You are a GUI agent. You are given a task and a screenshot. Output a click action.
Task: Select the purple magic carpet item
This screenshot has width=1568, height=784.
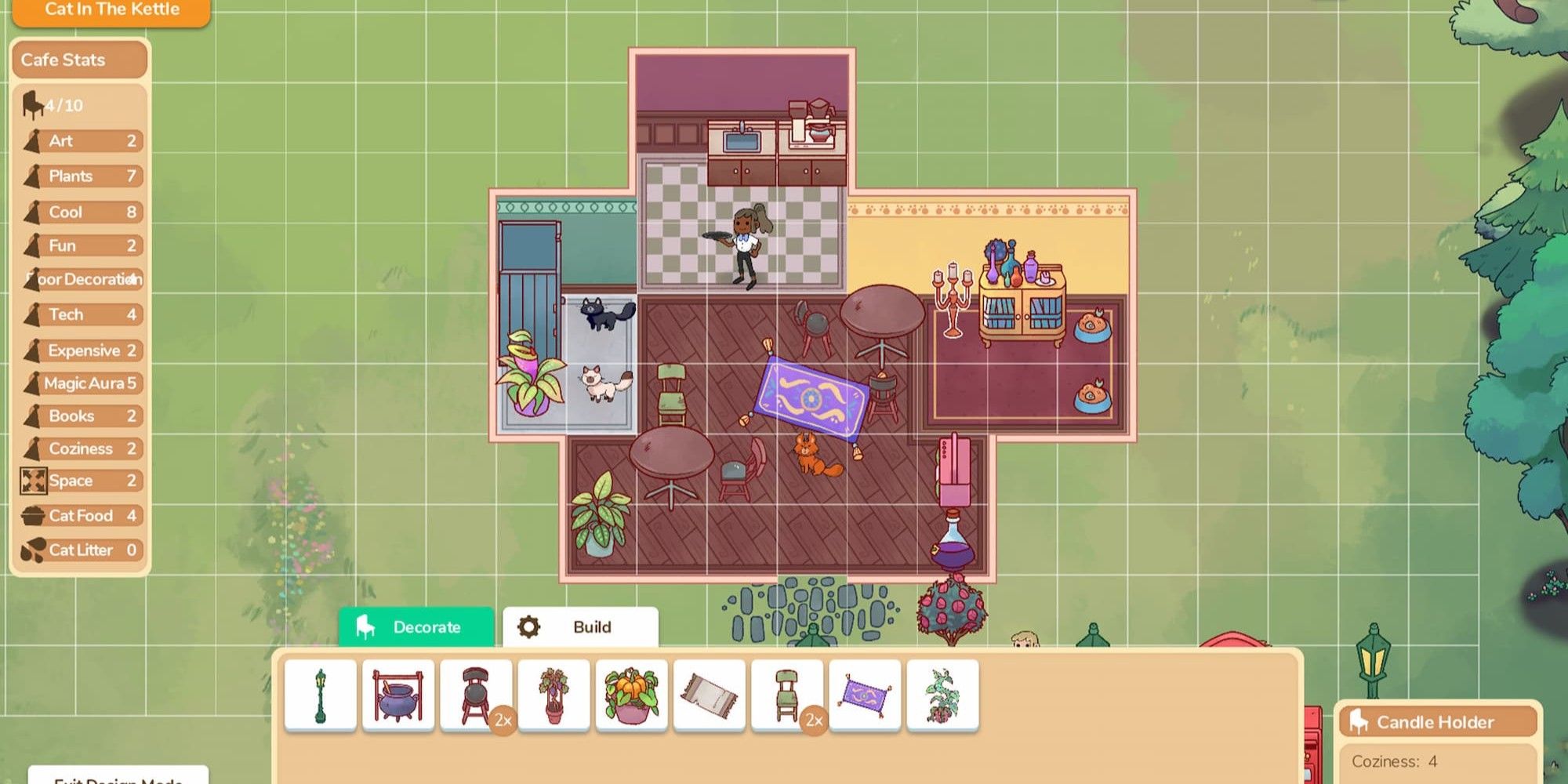pos(865,695)
